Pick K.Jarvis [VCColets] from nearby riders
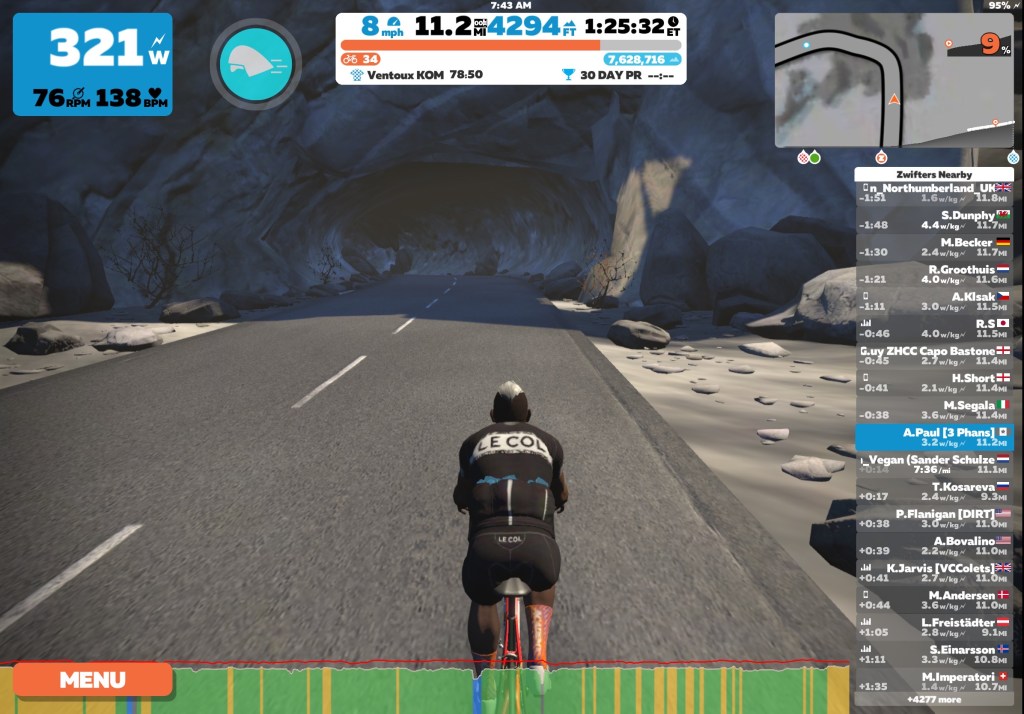The width and height of the screenshot is (1024, 714). click(x=934, y=572)
